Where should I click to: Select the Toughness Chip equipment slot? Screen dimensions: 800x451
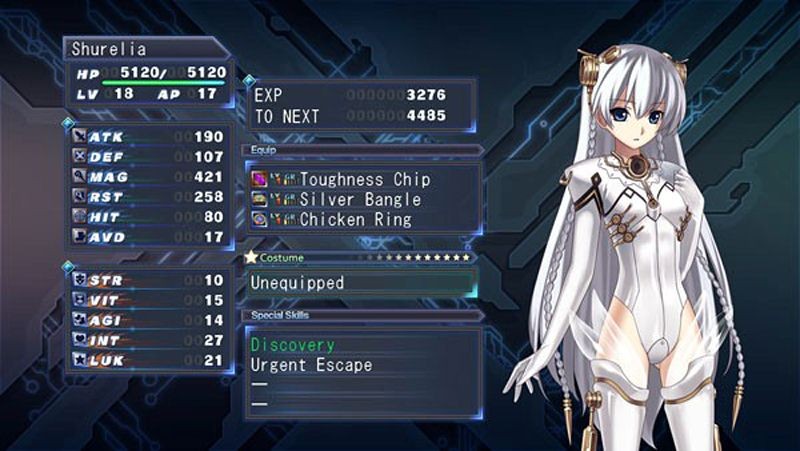click(364, 180)
